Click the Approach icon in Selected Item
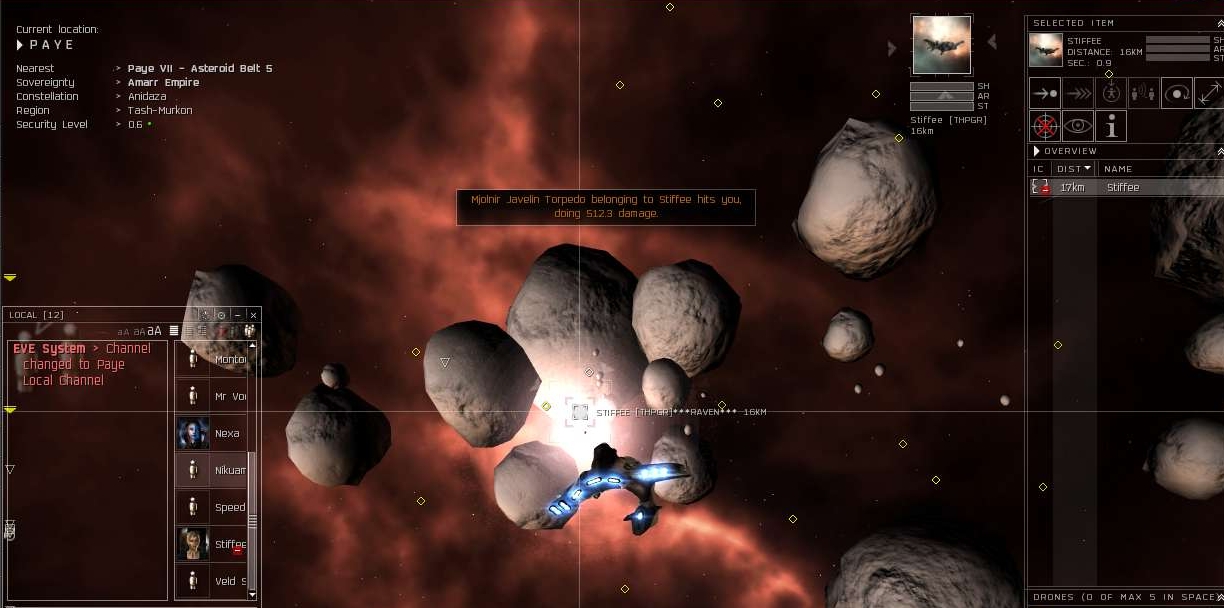The image size is (1224, 608). tap(1045, 93)
